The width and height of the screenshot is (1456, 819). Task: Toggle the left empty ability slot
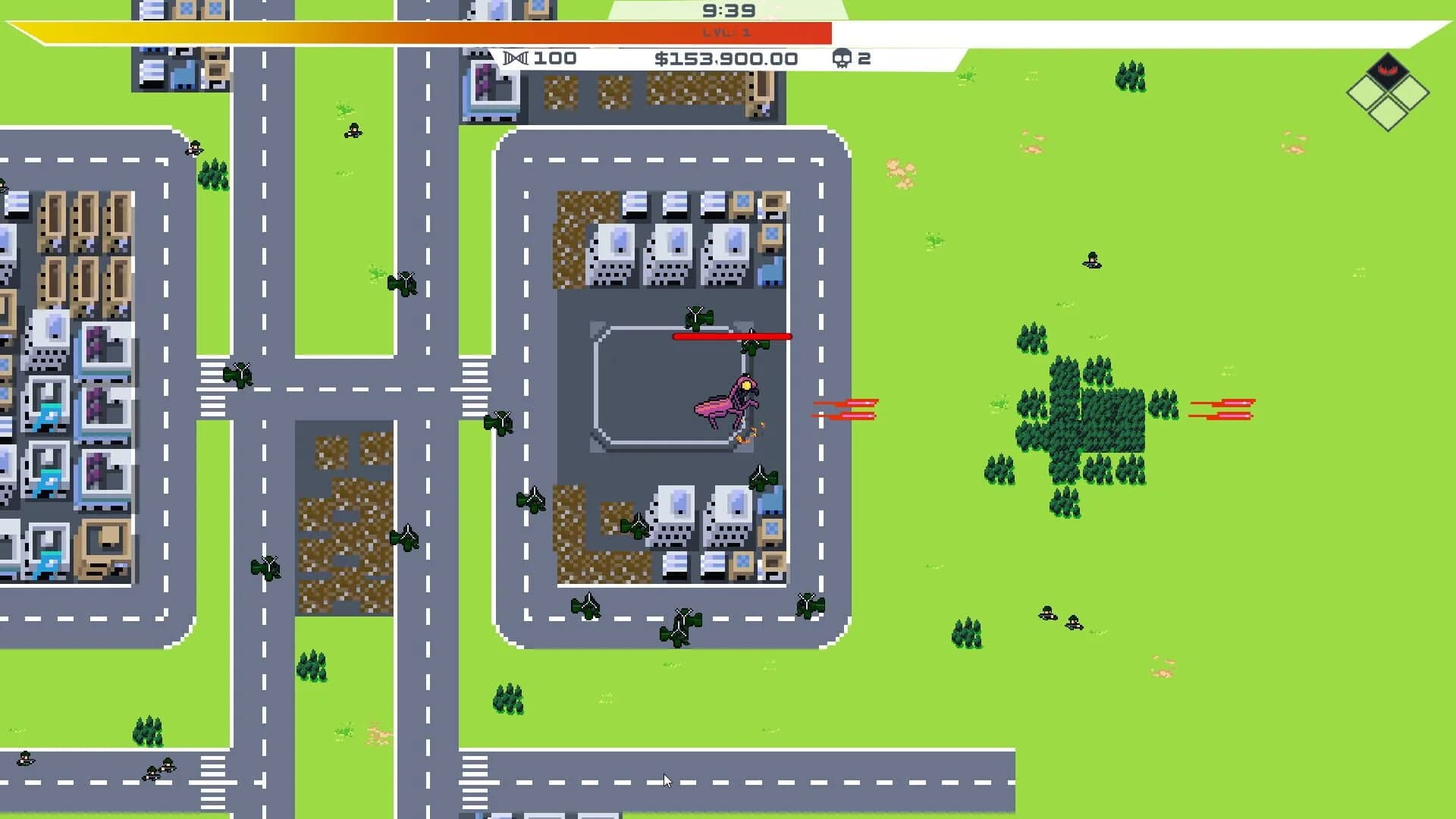(x=1364, y=93)
